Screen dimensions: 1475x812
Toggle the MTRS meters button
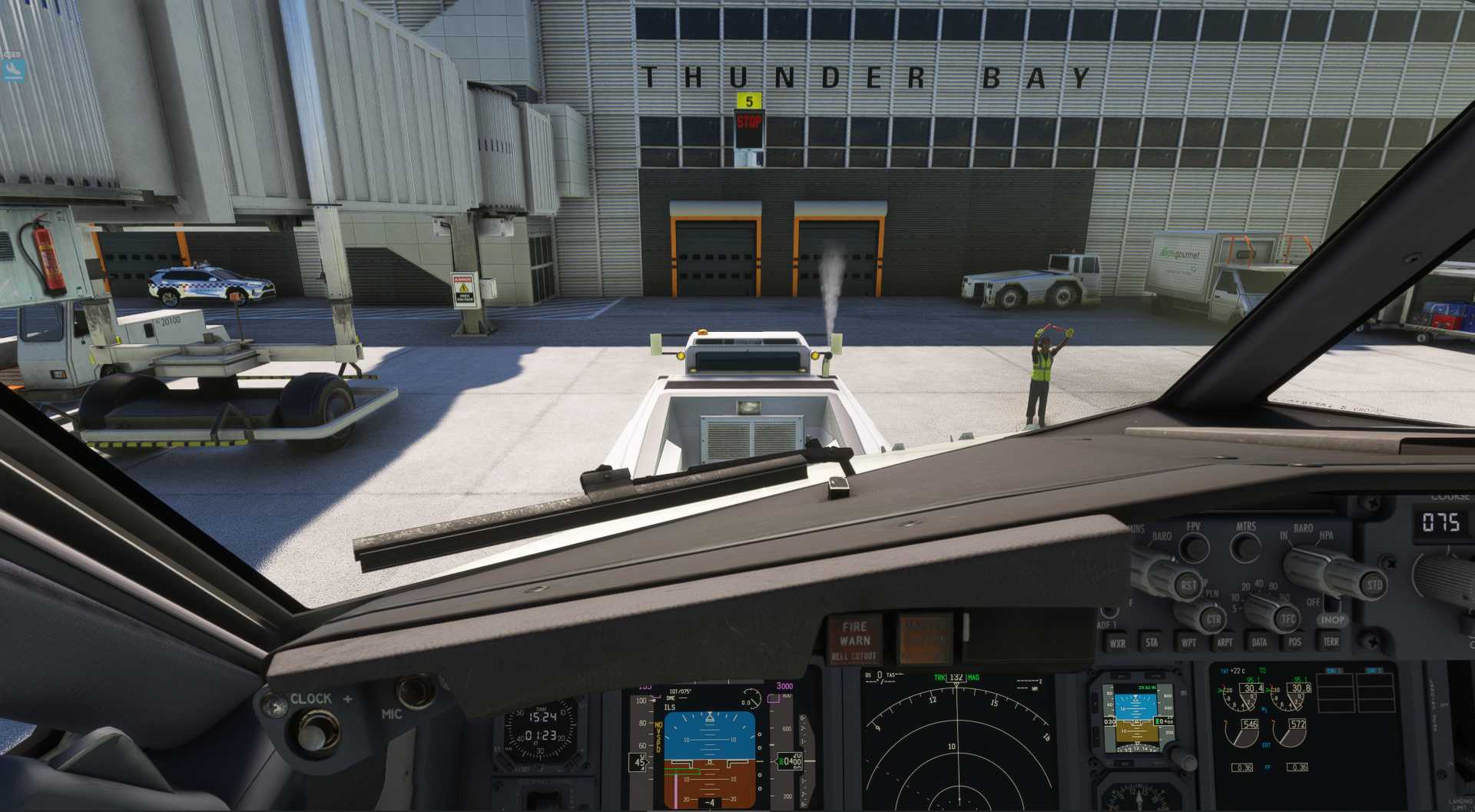pos(1245,547)
